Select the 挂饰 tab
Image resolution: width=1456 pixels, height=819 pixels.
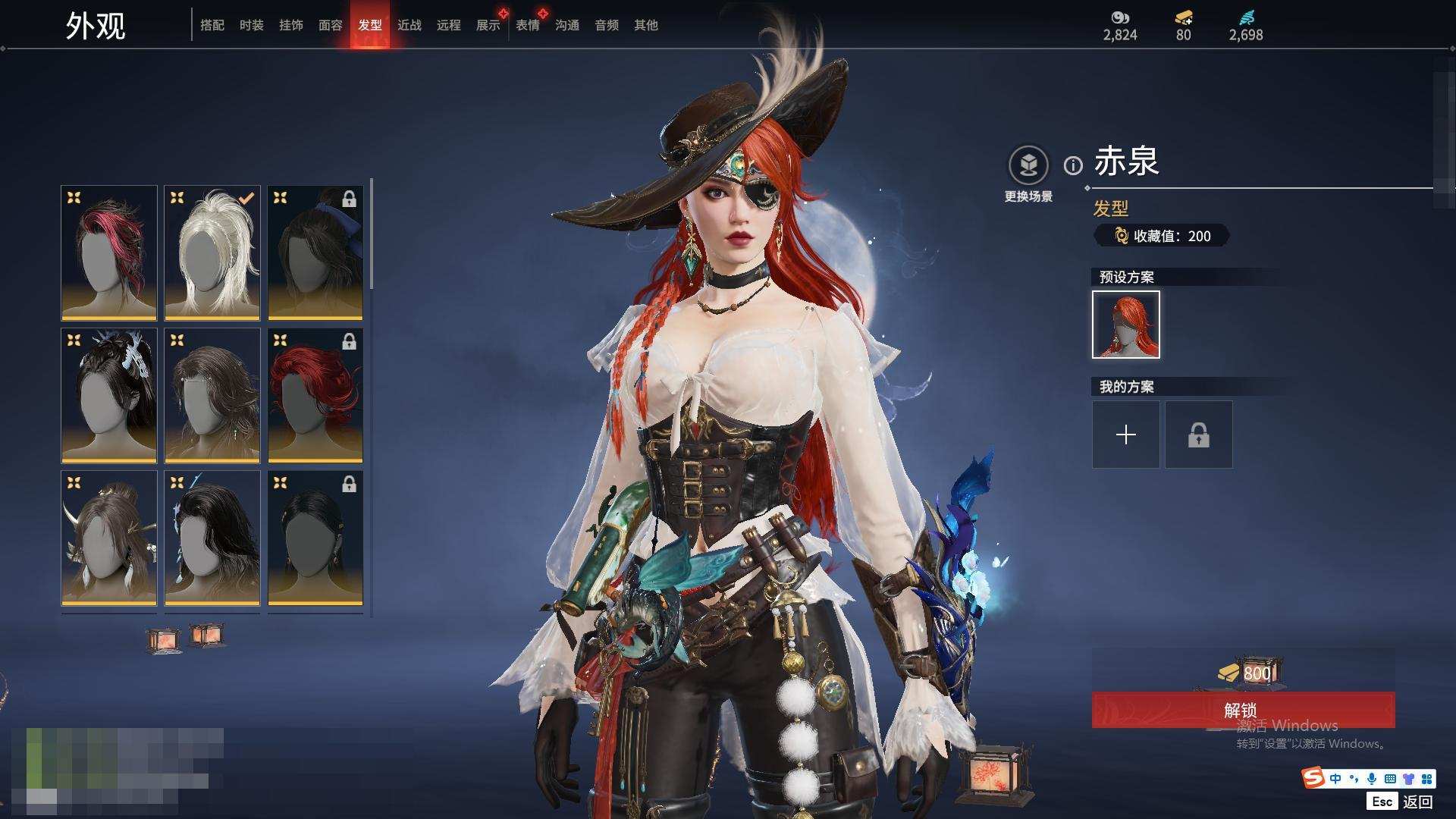pos(290,25)
